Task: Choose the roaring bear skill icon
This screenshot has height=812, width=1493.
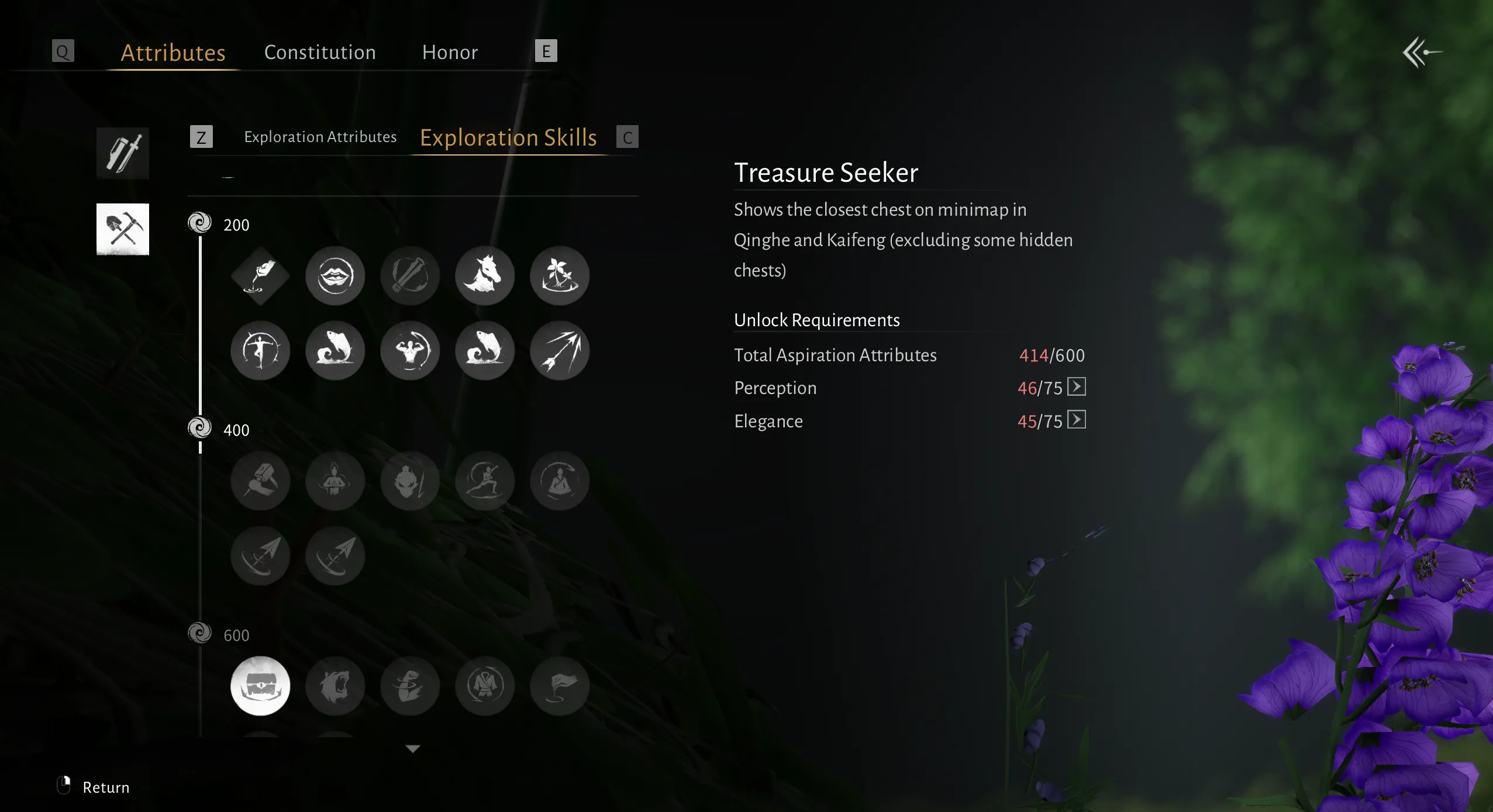Action: [335, 686]
